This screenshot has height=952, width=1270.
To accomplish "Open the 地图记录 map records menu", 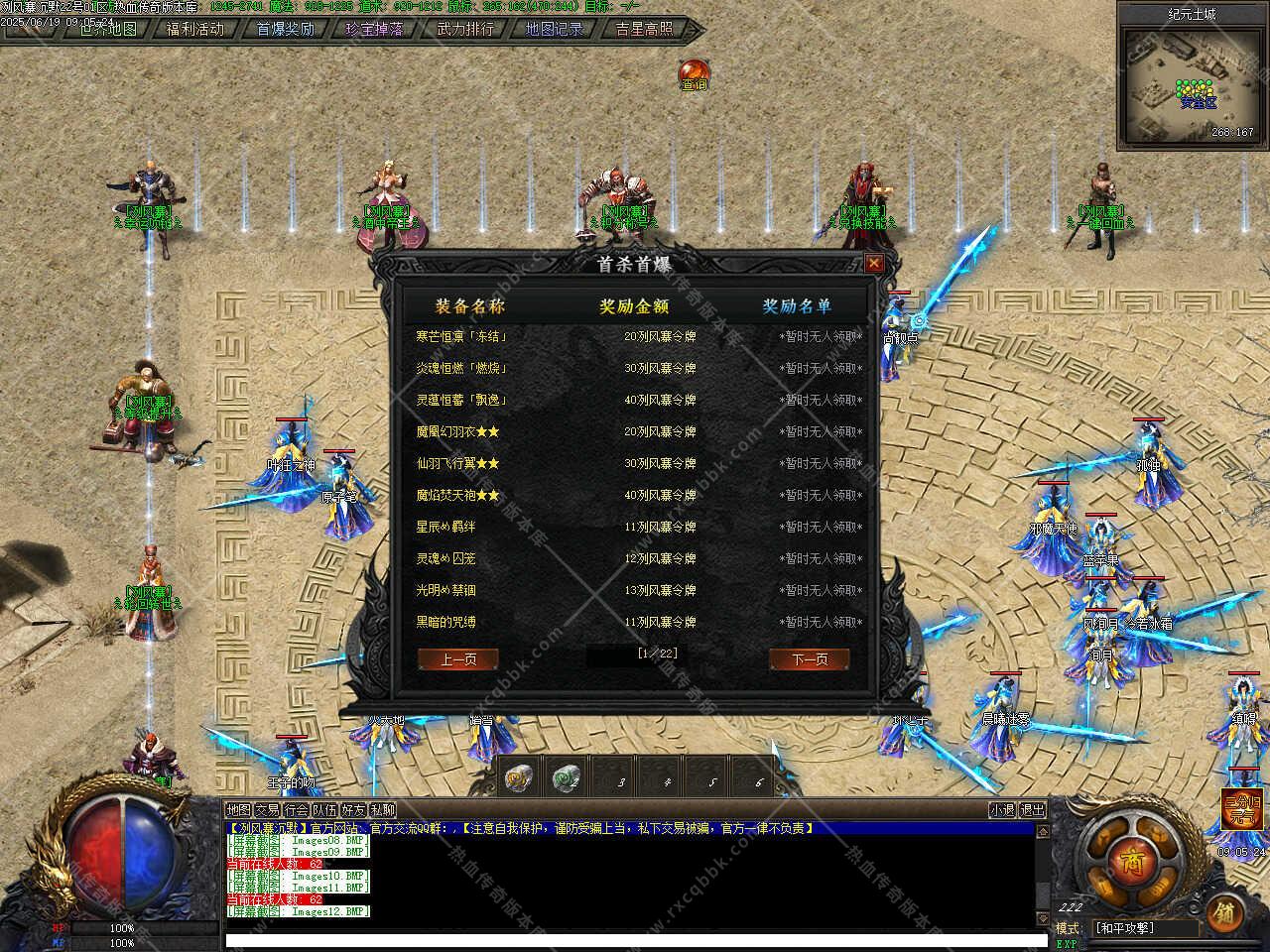I will click(x=554, y=29).
